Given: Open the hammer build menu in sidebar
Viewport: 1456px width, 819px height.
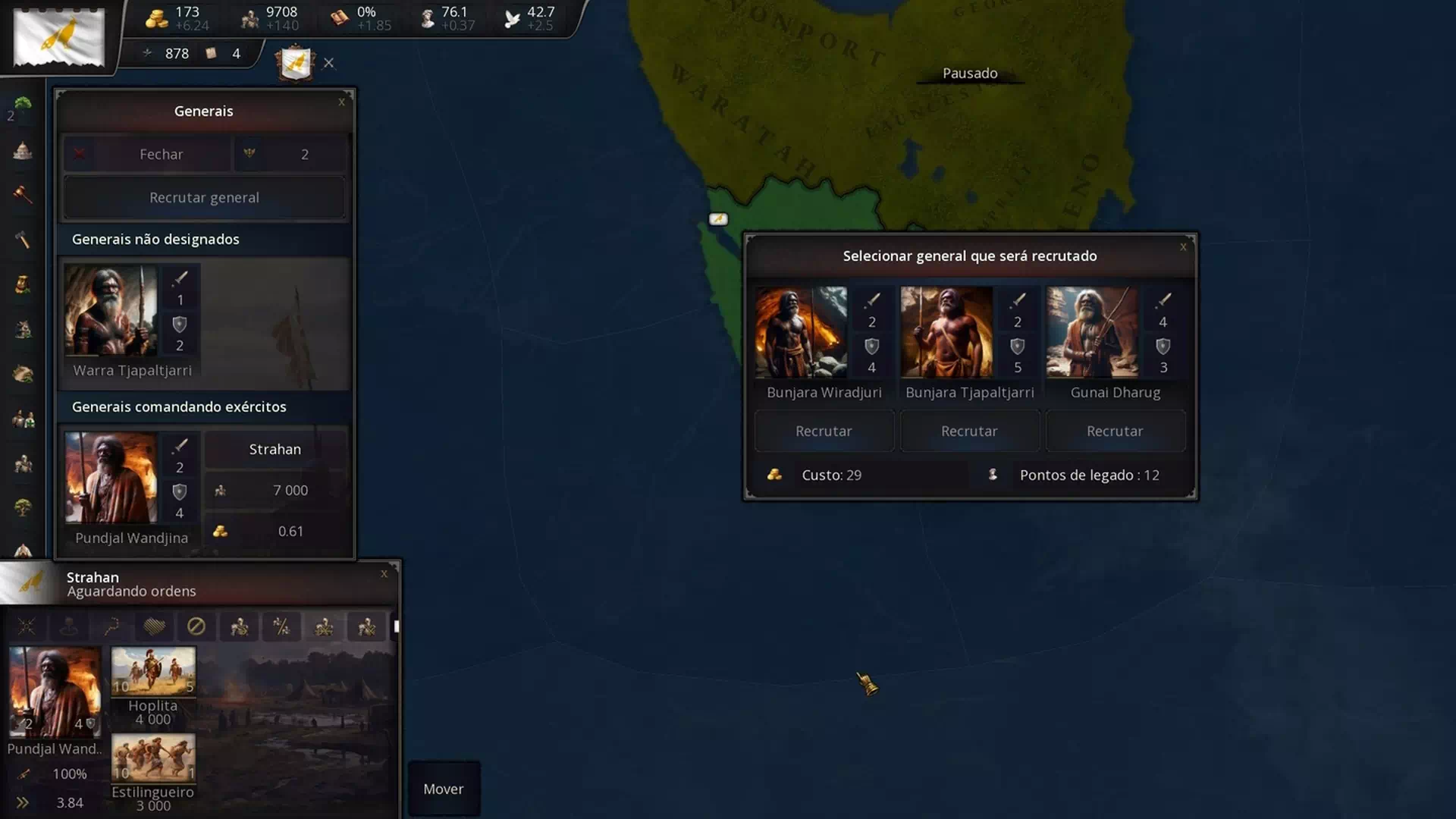Looking at the screenshot, I should [23, 240].
